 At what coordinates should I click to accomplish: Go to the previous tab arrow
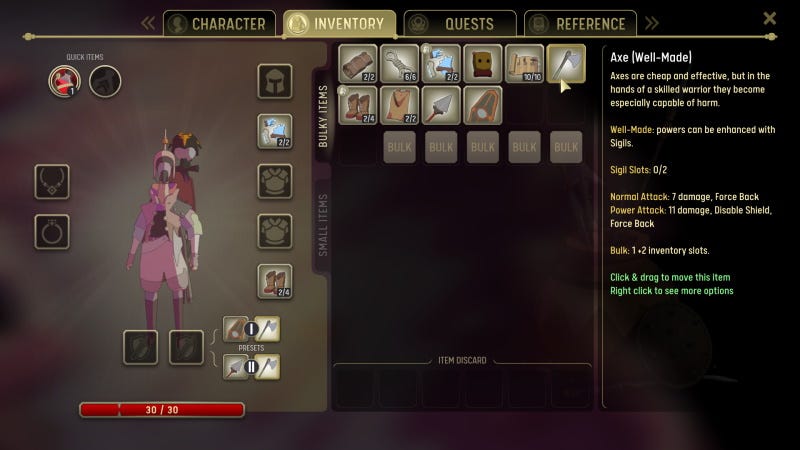click(148, 23)
